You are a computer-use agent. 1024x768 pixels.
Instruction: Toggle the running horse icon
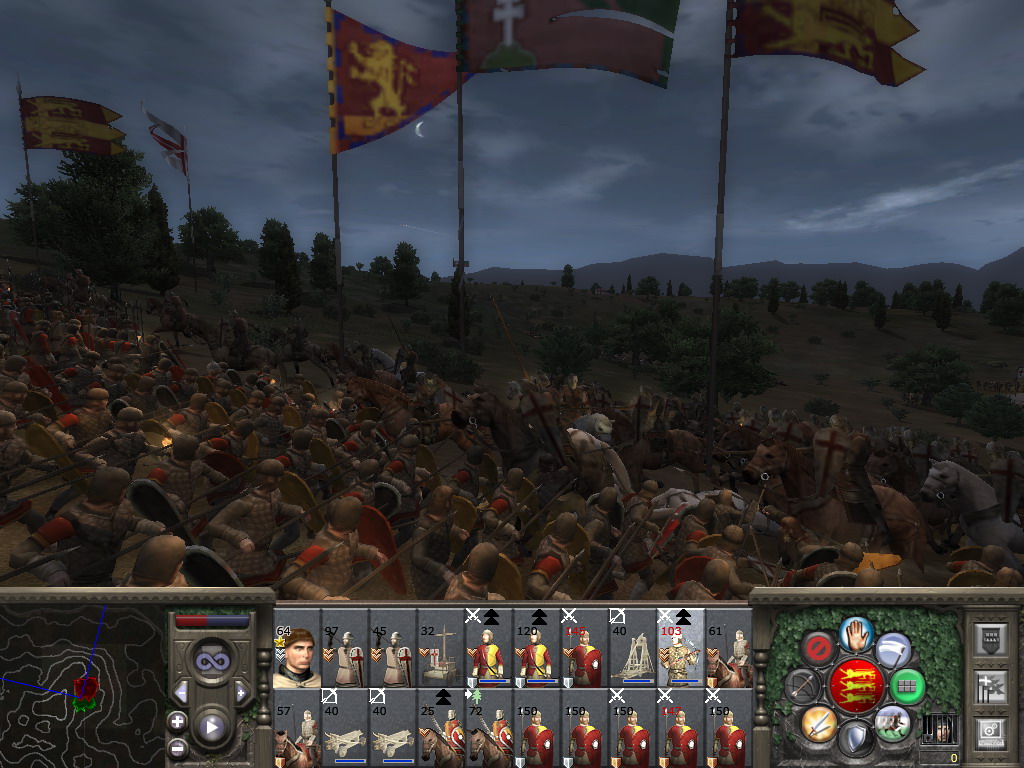892,722
